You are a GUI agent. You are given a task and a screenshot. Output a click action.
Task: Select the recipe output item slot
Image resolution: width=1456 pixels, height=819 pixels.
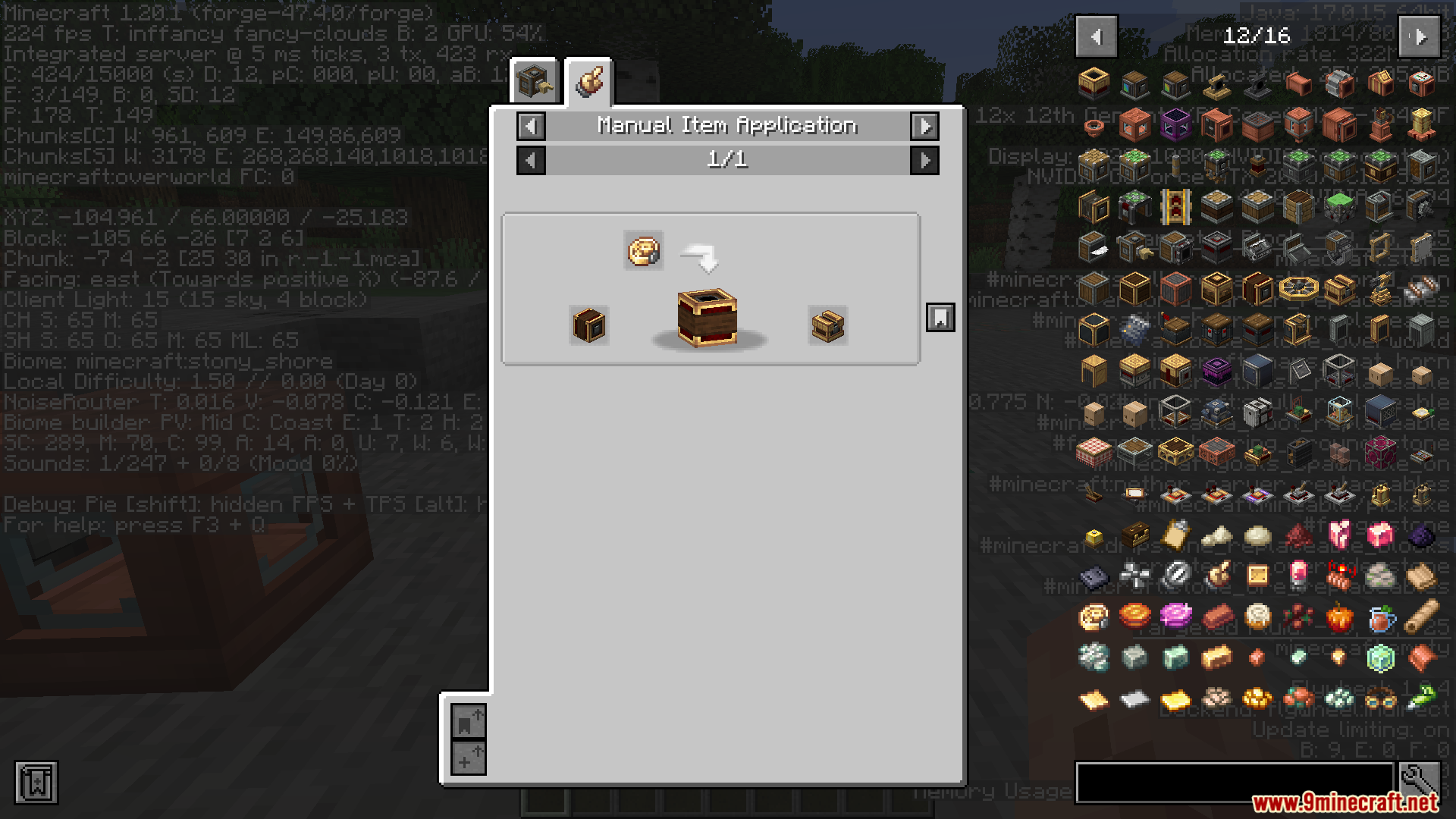[827, 326]
